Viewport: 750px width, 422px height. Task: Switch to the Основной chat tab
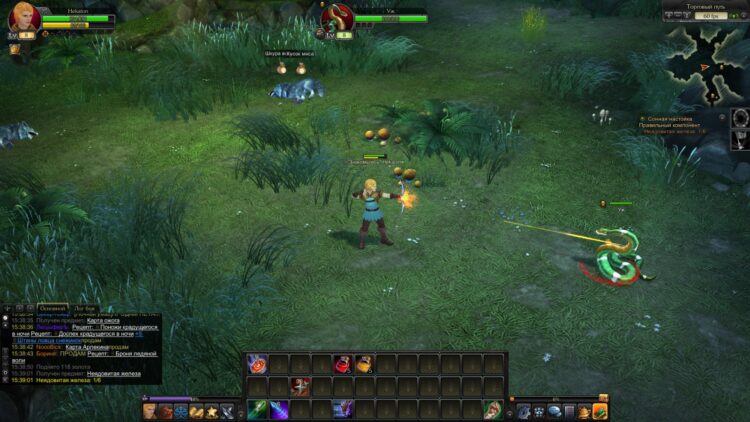click(x=53, y=308)
